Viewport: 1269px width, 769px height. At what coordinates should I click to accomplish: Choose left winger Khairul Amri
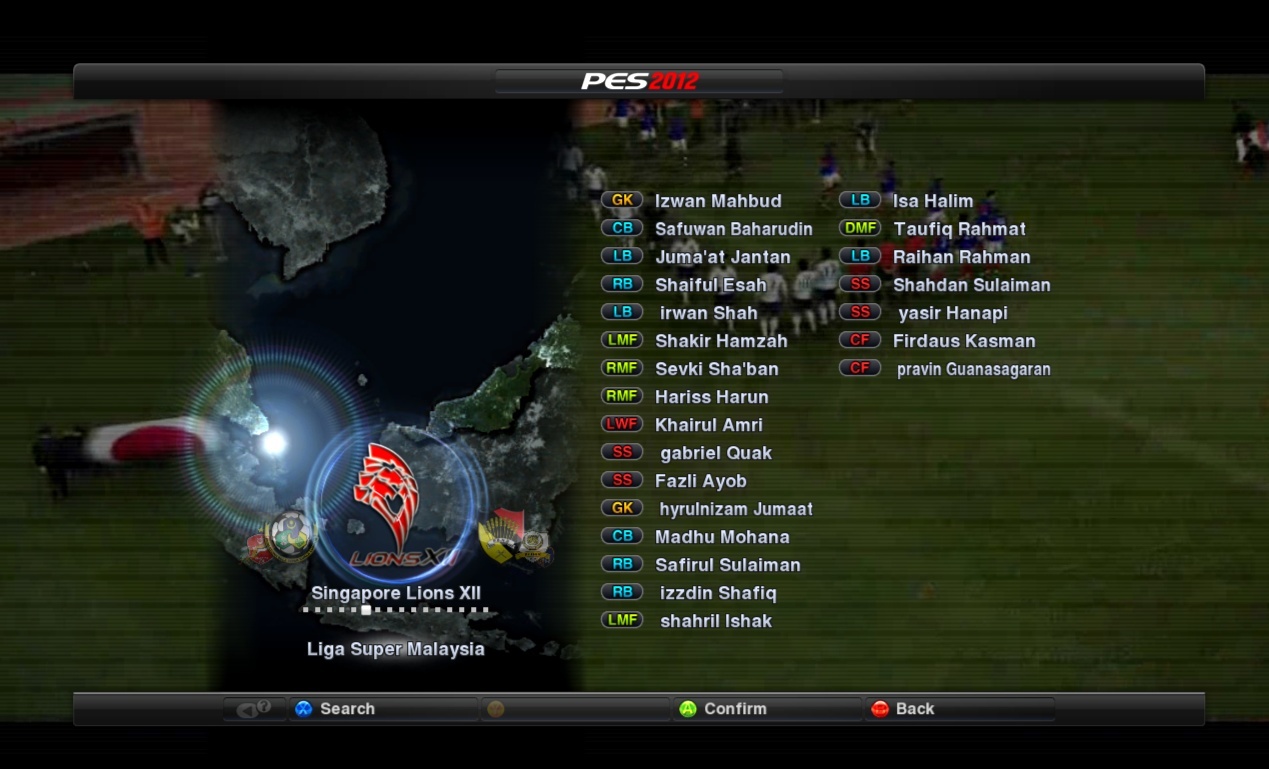click(708, 425)
